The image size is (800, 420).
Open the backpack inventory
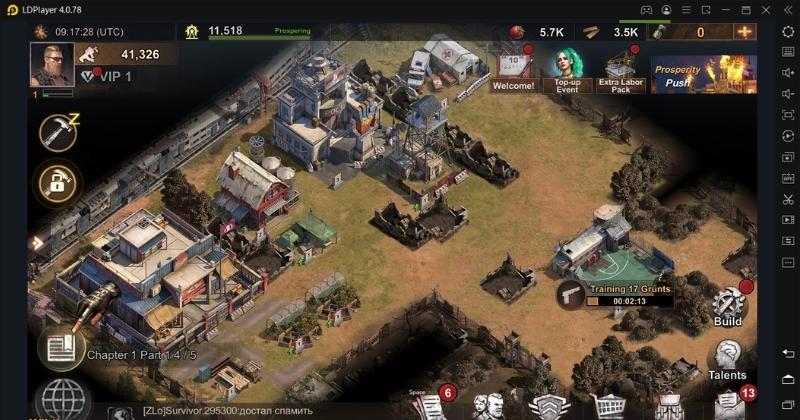point(668,405)
